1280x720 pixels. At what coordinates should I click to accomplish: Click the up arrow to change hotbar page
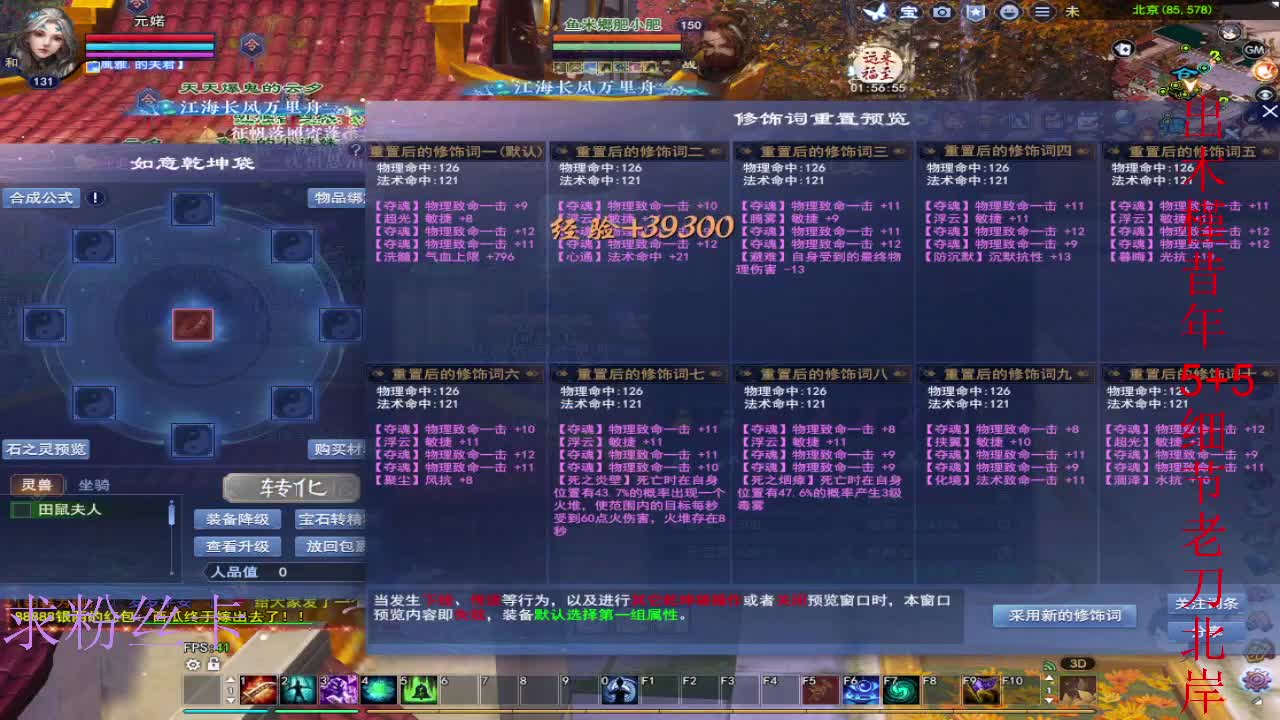230,679
